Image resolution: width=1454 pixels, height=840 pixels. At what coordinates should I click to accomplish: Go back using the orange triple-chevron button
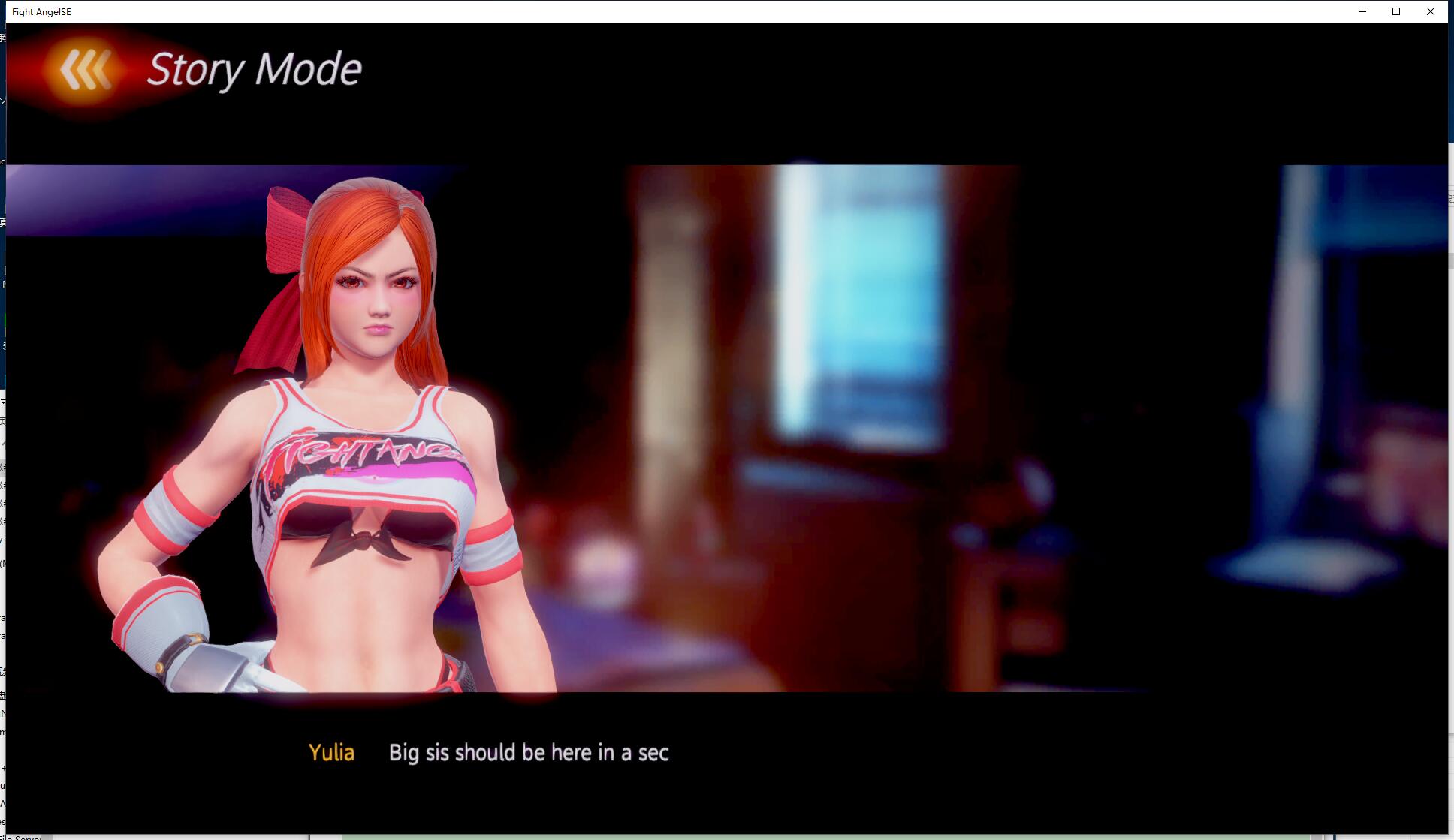85,70
